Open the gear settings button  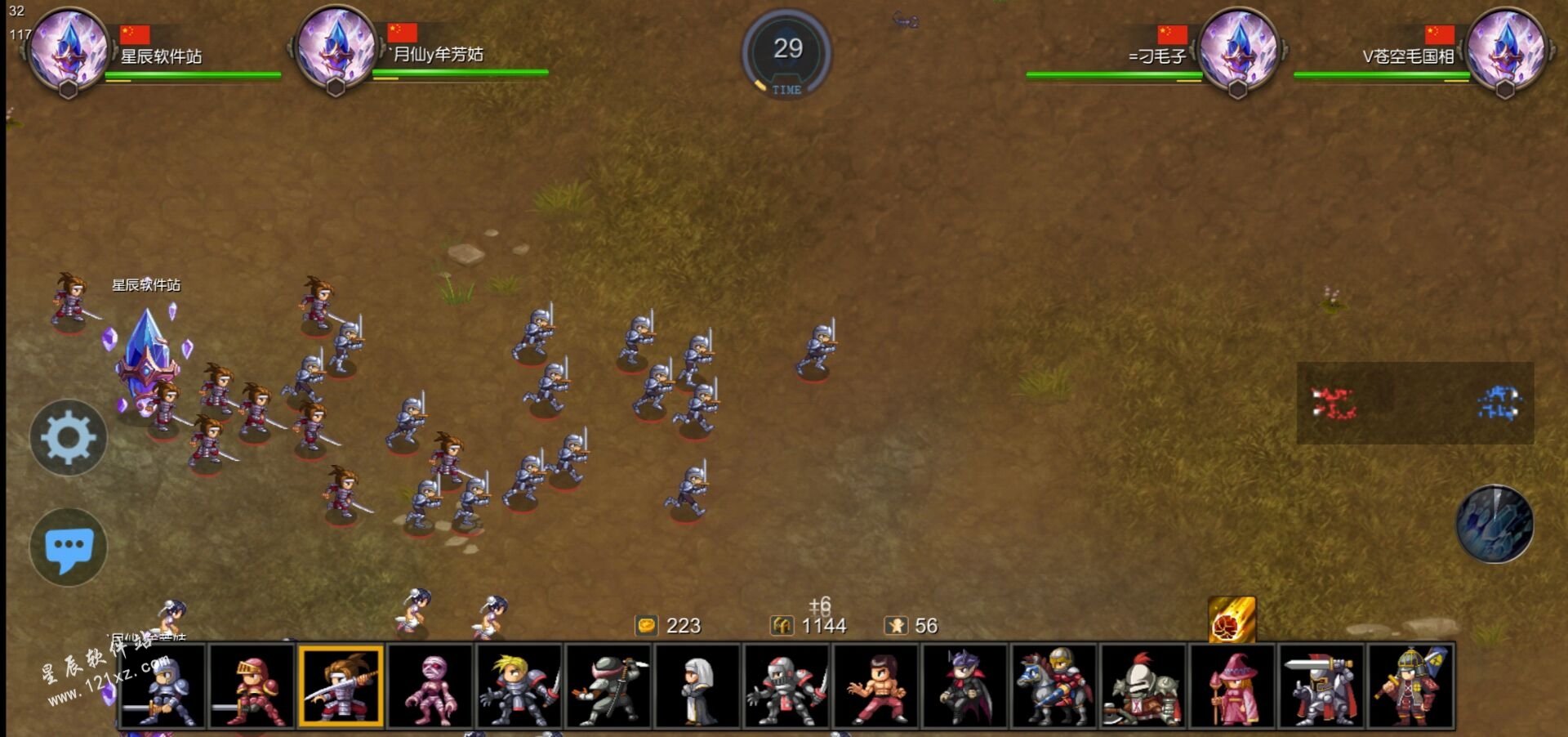[x=69, y=438]
